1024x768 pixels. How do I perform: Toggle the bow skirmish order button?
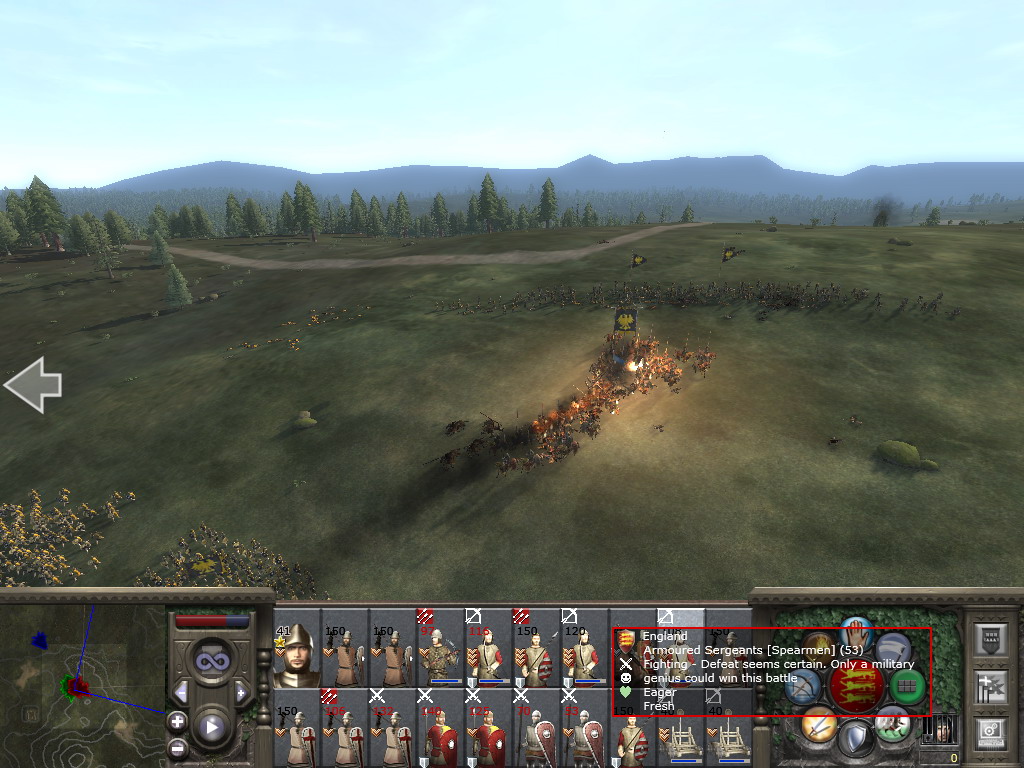click(803, 686)
